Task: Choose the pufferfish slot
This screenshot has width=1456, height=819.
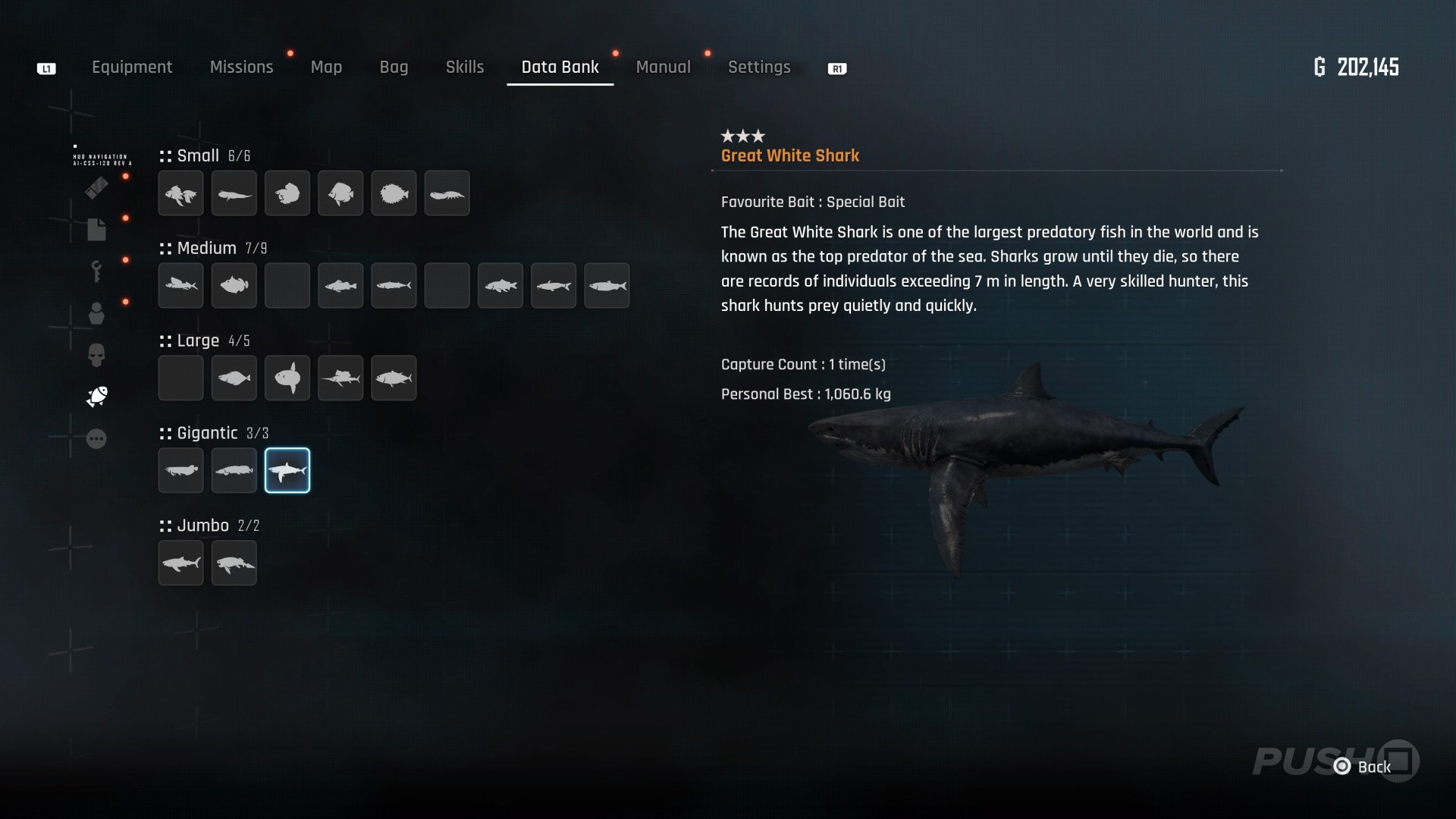Action: [394, 193]
